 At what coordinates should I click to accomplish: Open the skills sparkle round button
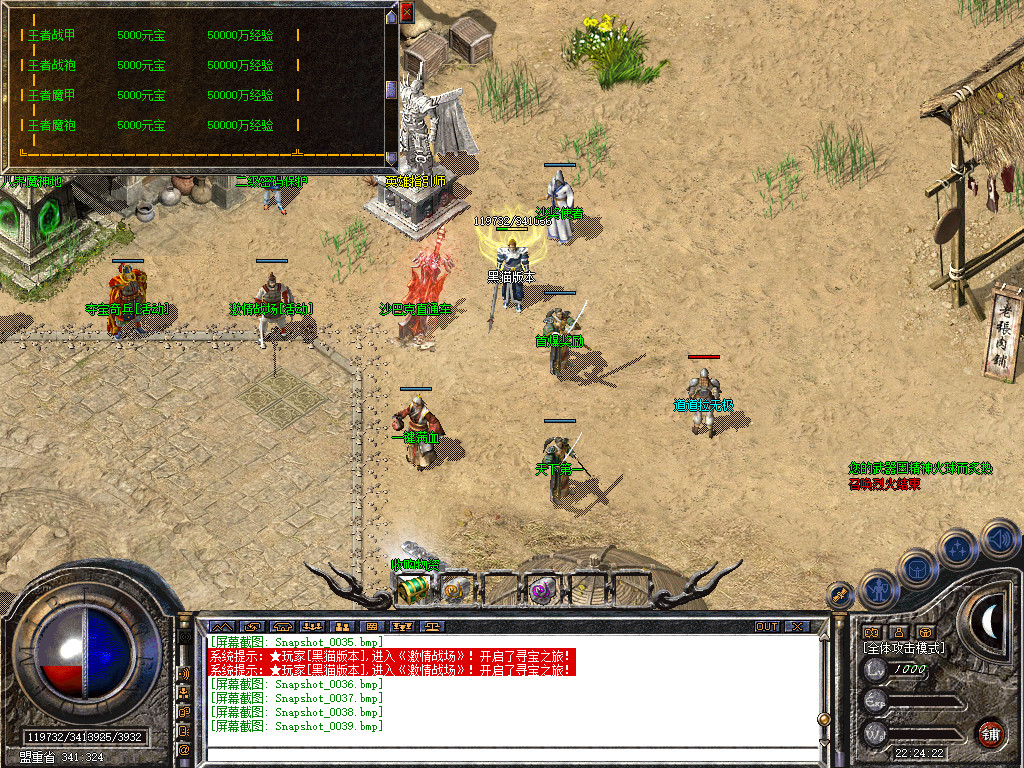(x=958, y=548)
